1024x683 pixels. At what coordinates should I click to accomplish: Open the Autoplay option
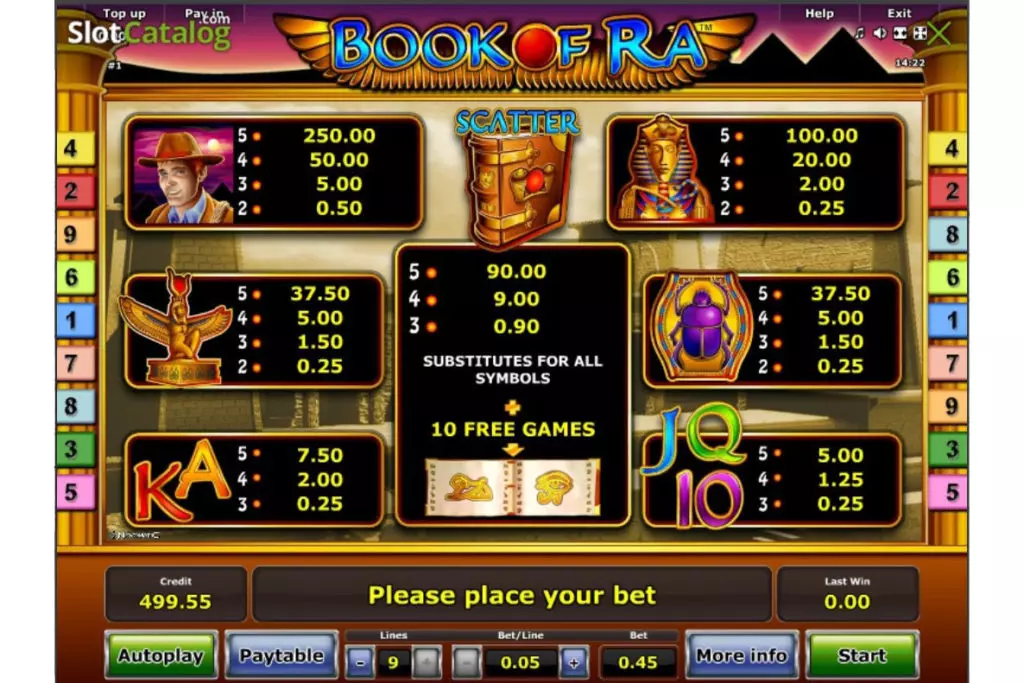(160, 656)
